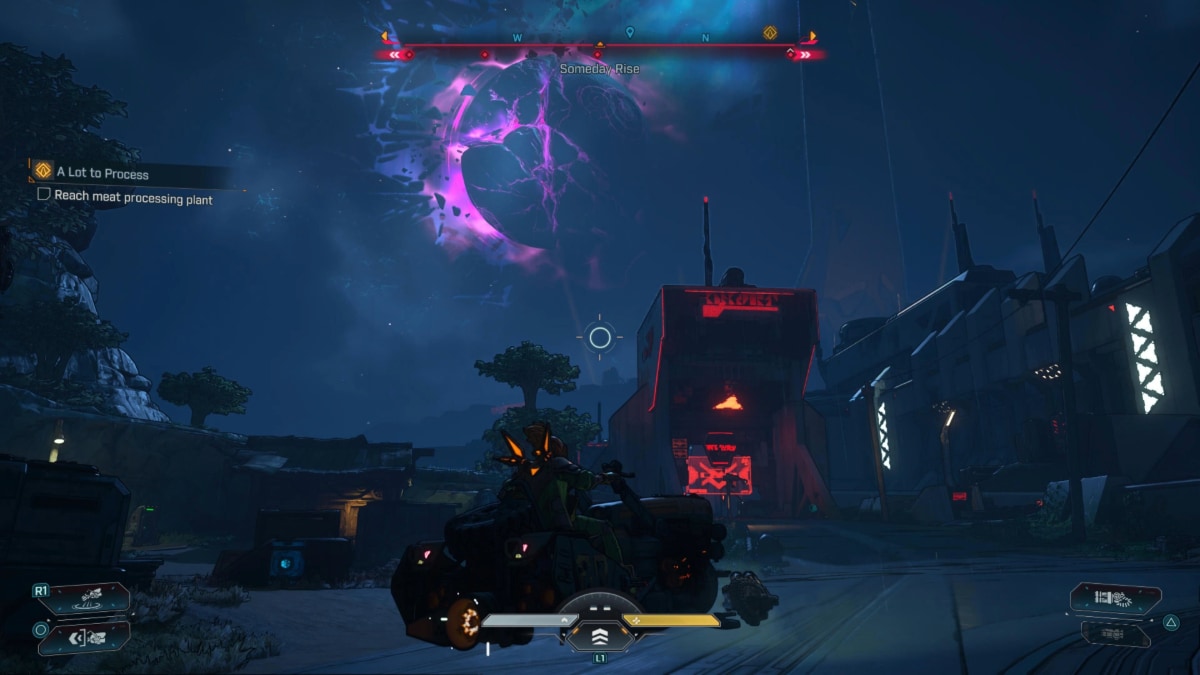Activate the vehicle hover-jump ability icon

[88, 599]
